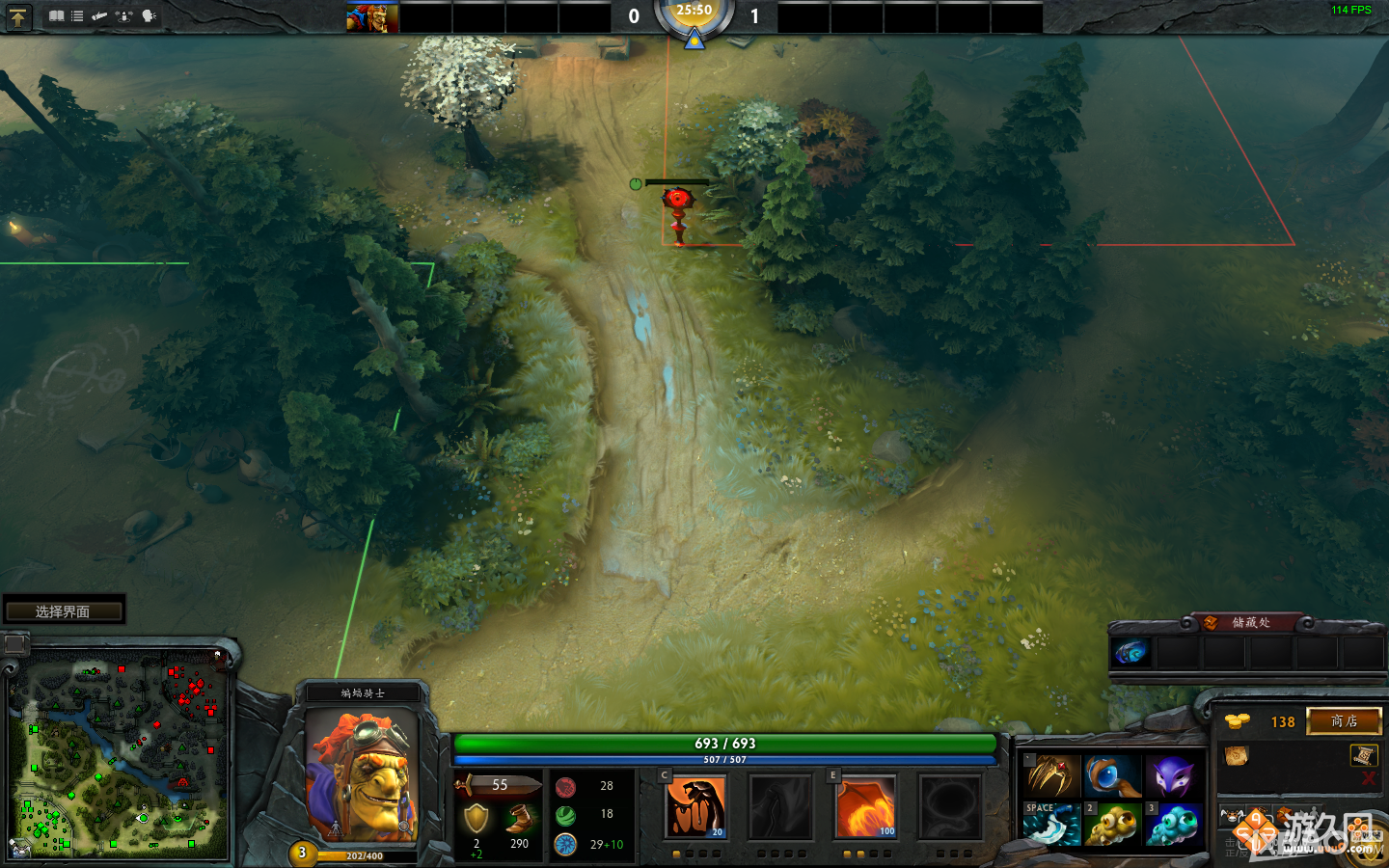Select the gold arrow upgrade icon top-left corner
The image size is (1389, 868).
pyautogui.click(x=18, y=16)
